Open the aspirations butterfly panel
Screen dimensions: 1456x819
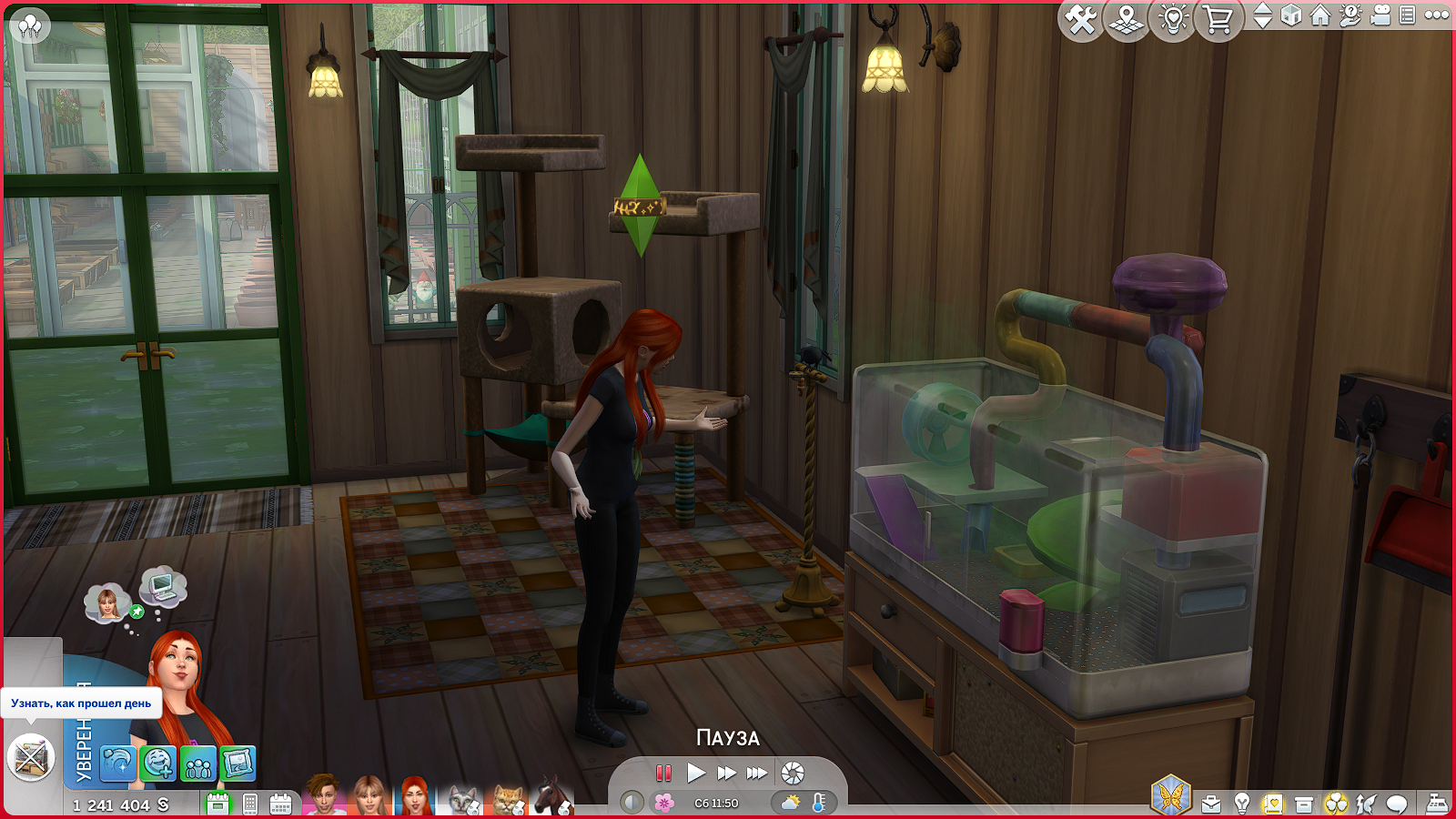coord(1170,795)
